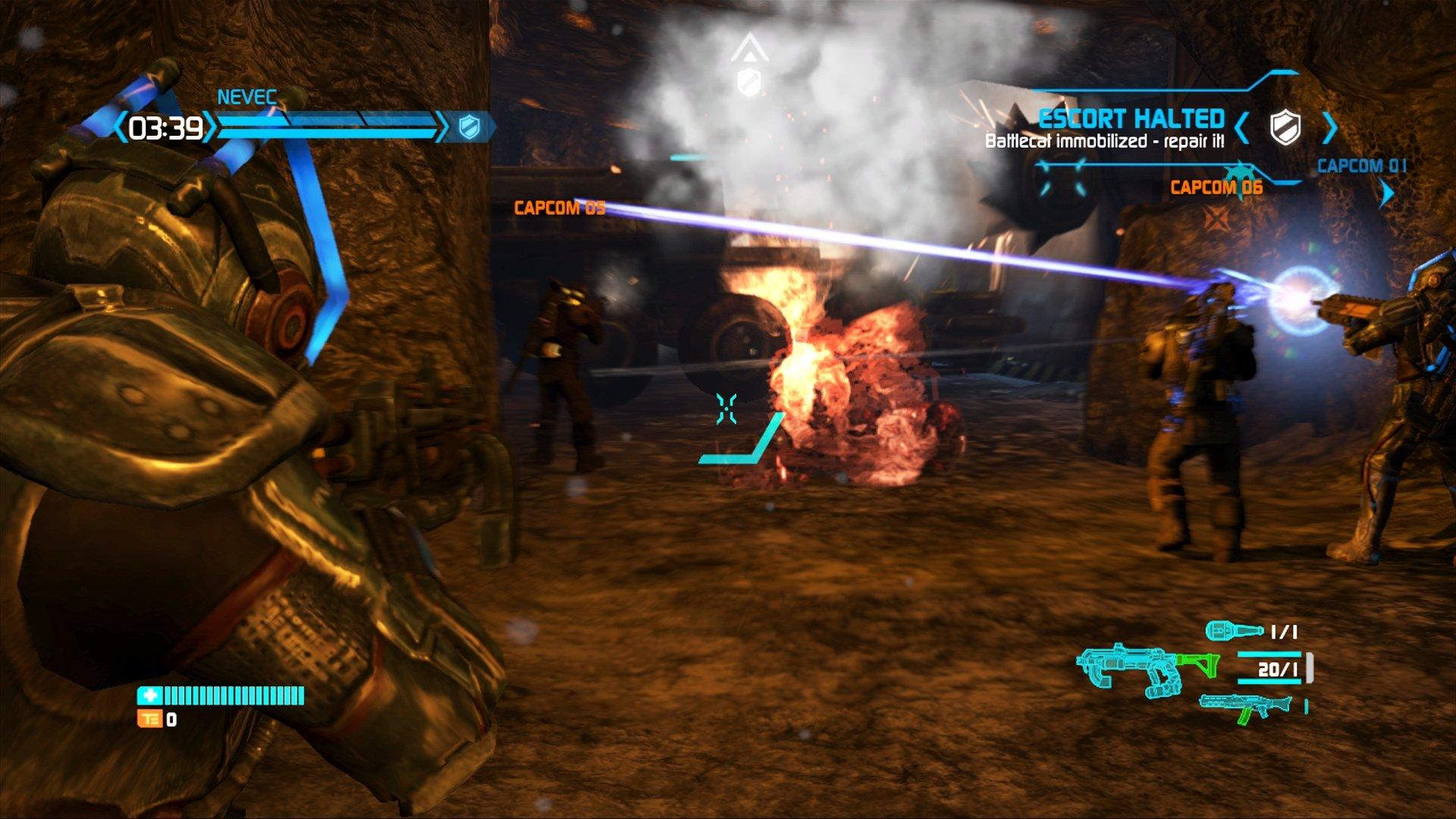1456x819 pixels.
Task: Click the targeting crosshair at screen center
Action: pos(726,408)
